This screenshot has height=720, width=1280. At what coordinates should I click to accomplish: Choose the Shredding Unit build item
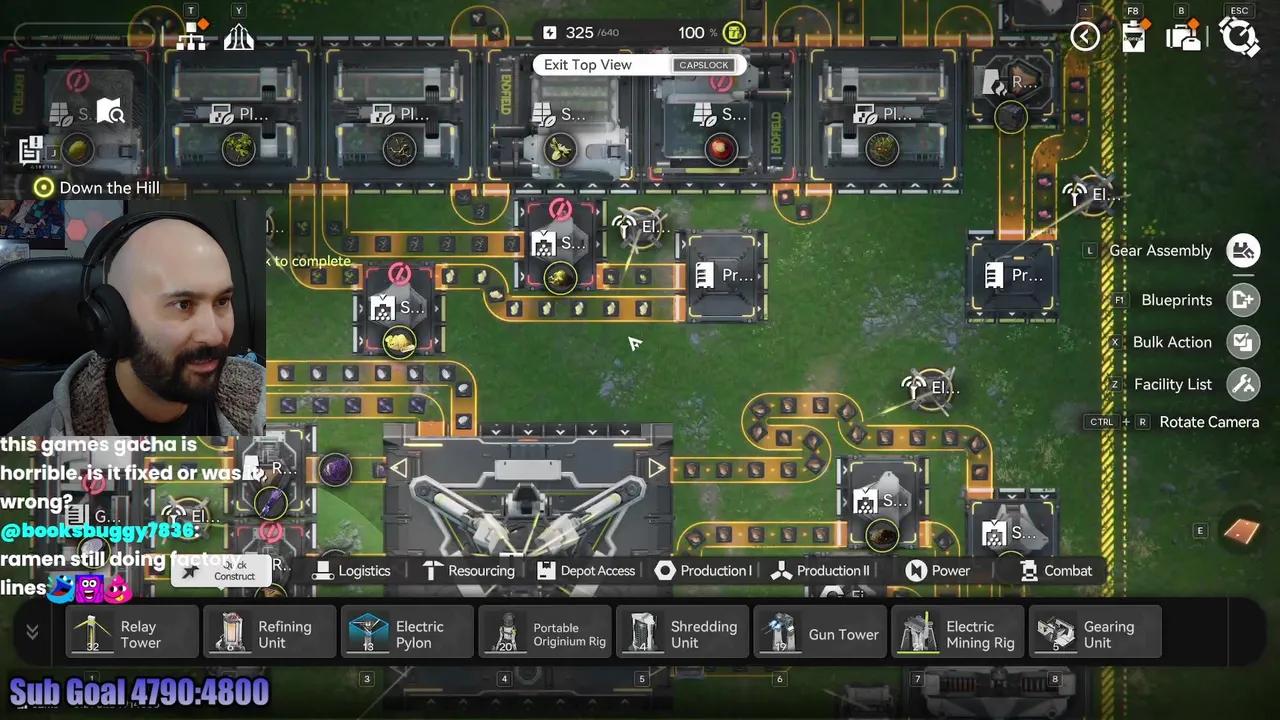[683, 634]
